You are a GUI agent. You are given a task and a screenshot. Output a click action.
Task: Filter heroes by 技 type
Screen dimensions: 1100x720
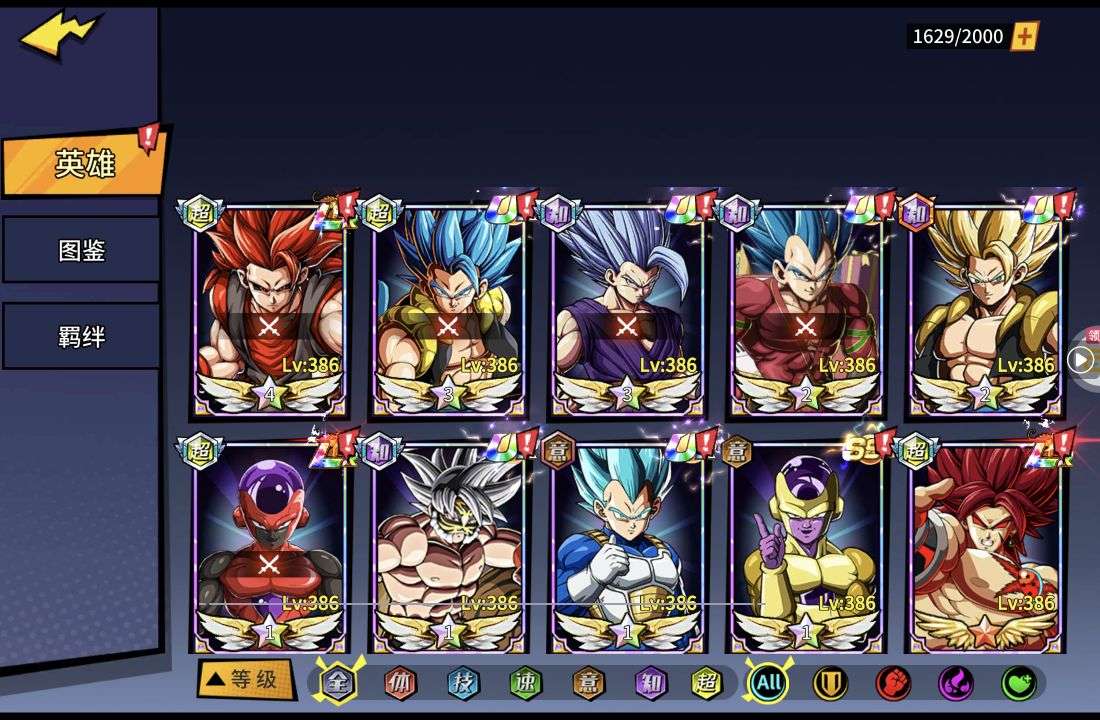[x=463, y=683]
